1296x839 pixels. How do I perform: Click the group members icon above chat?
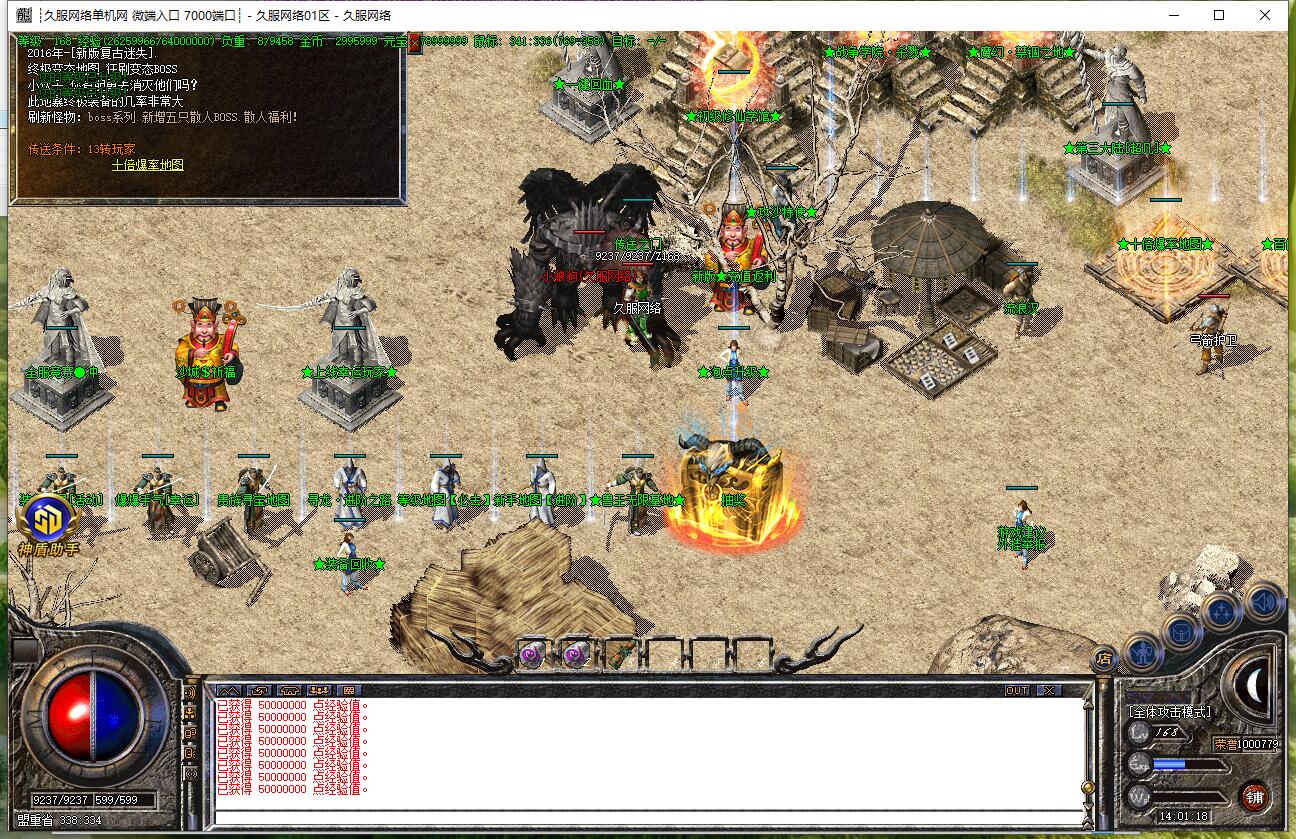319,691
